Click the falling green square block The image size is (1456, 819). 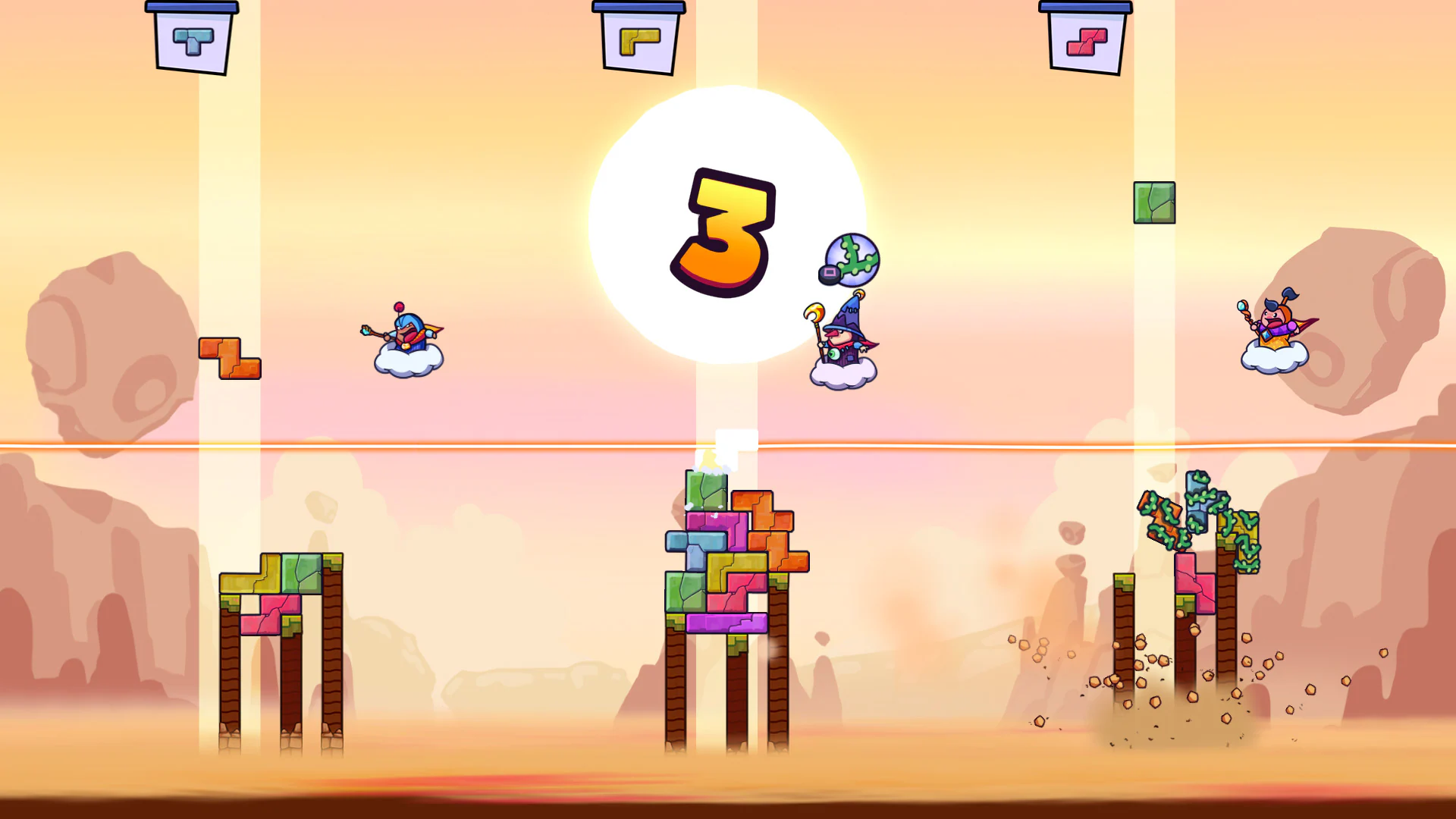1156,202
